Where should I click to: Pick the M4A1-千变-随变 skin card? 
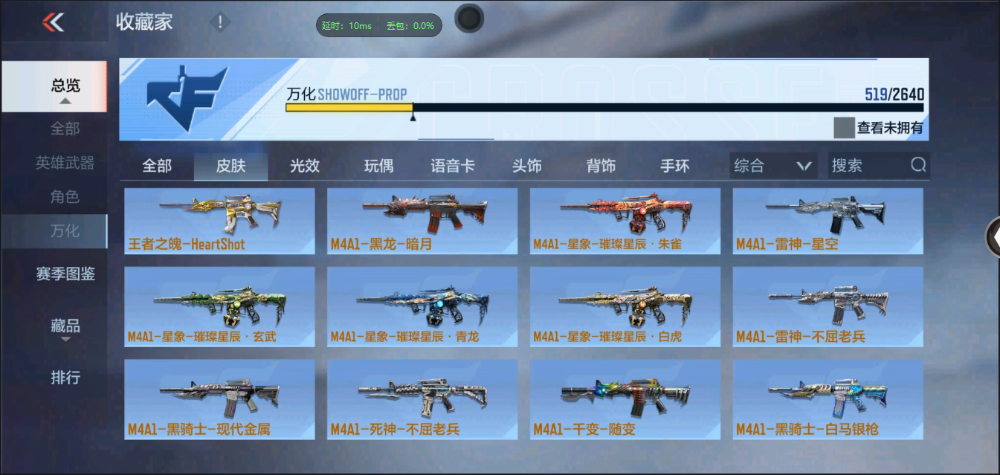click(625, 398)
